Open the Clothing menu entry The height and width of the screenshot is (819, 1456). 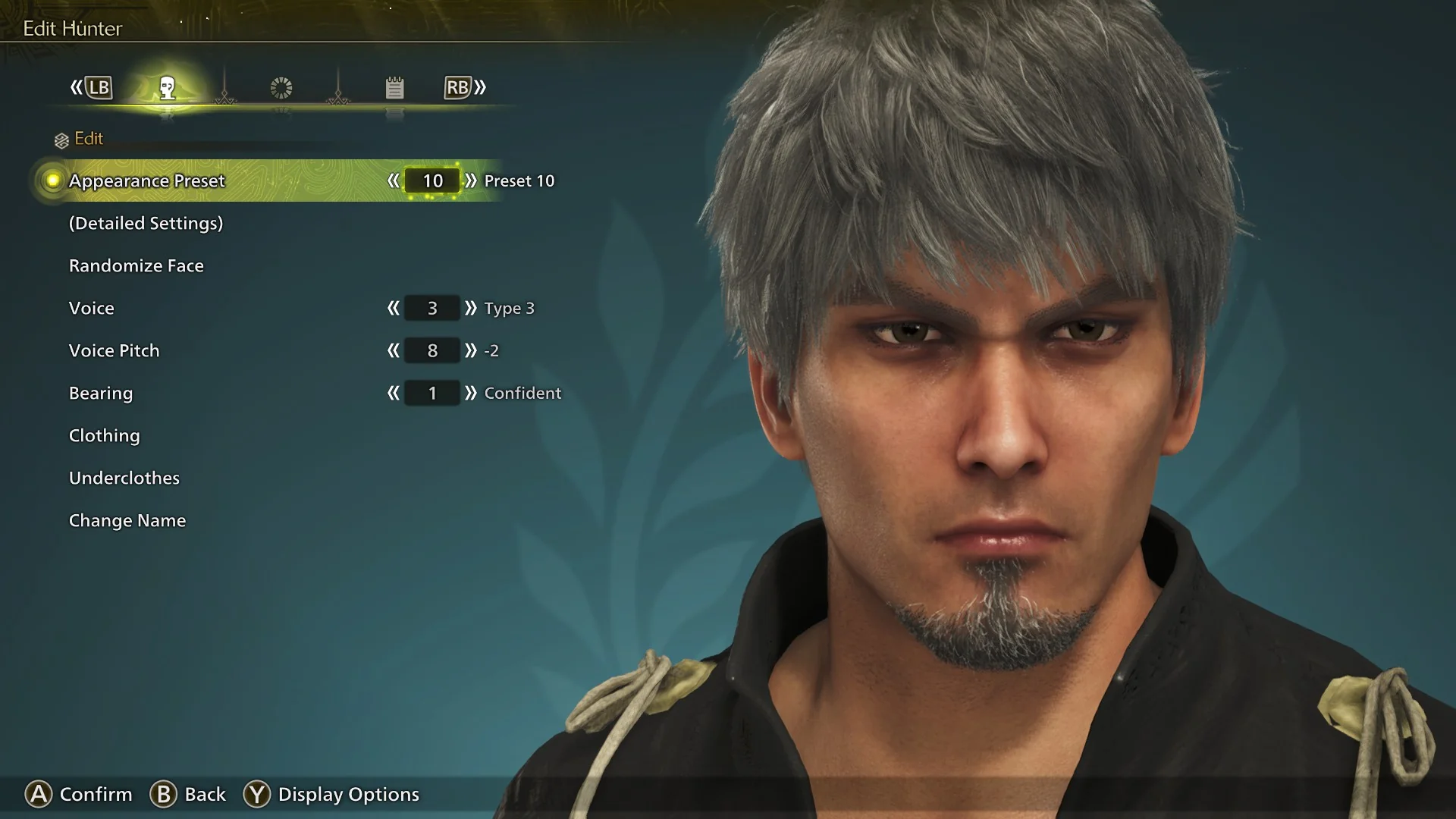pos(105,435)
